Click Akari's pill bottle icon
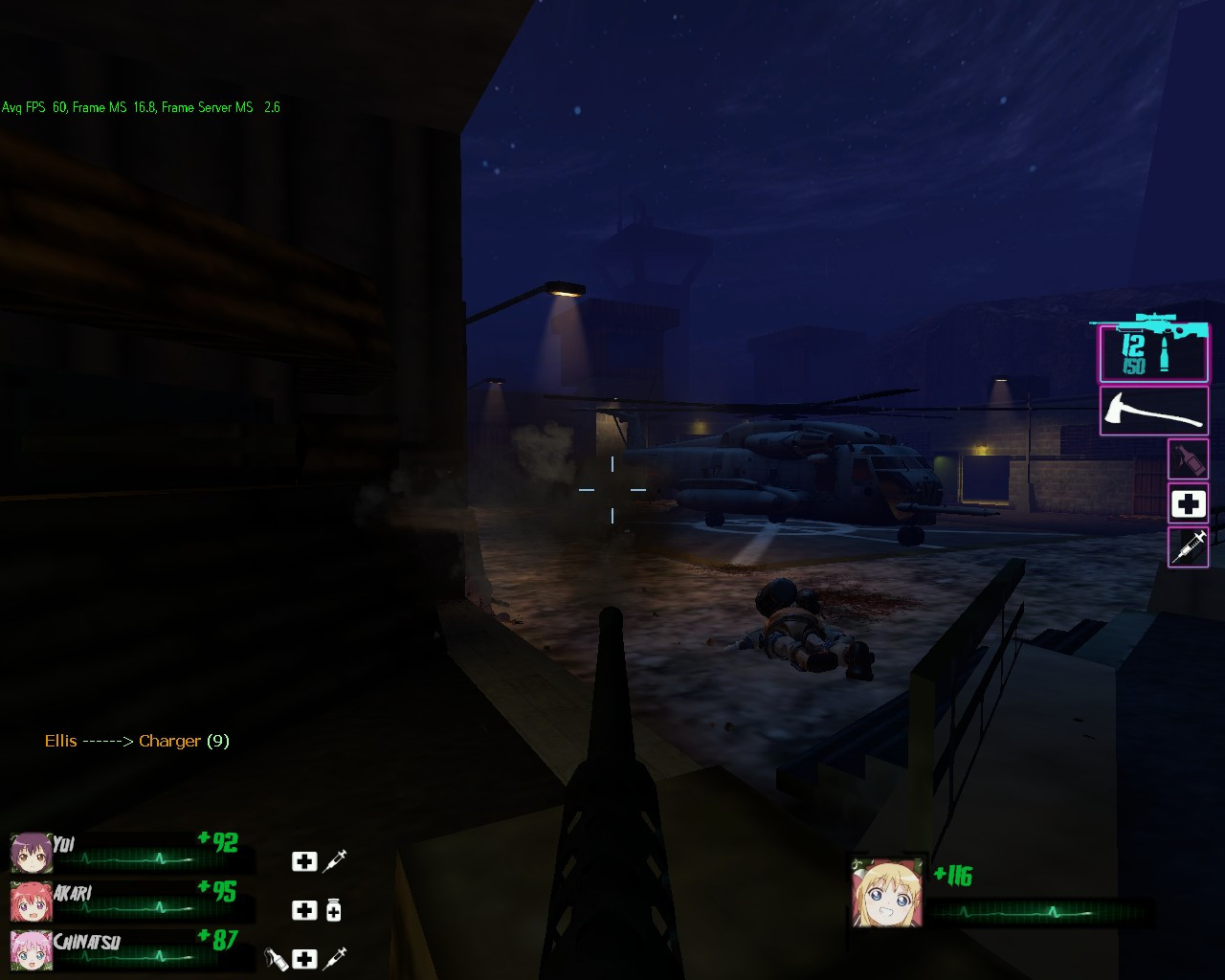 334,910
